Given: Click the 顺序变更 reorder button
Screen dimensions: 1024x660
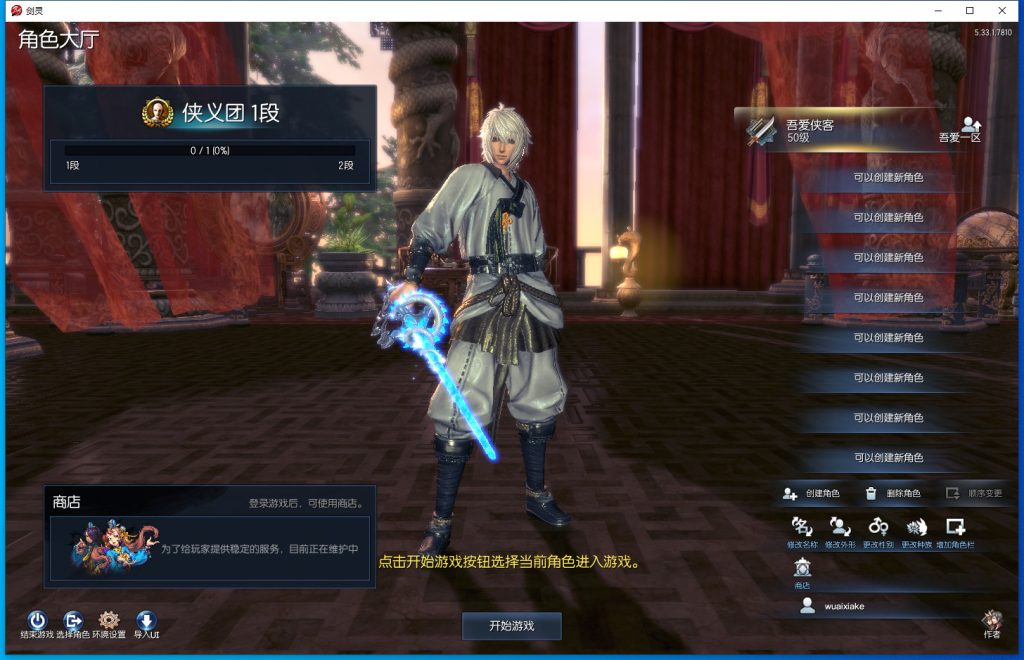Looking at the screenshot, I should point(974,493).
